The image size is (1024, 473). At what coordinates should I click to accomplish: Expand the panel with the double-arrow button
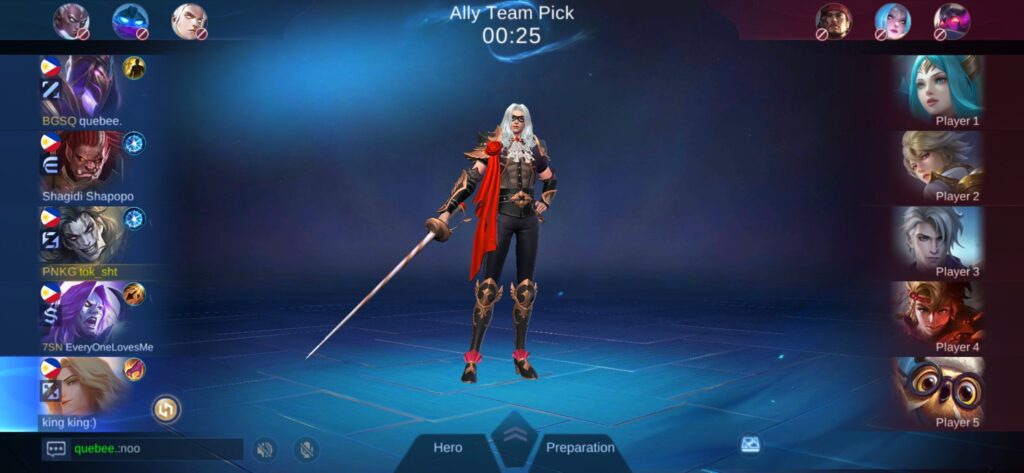514,436
